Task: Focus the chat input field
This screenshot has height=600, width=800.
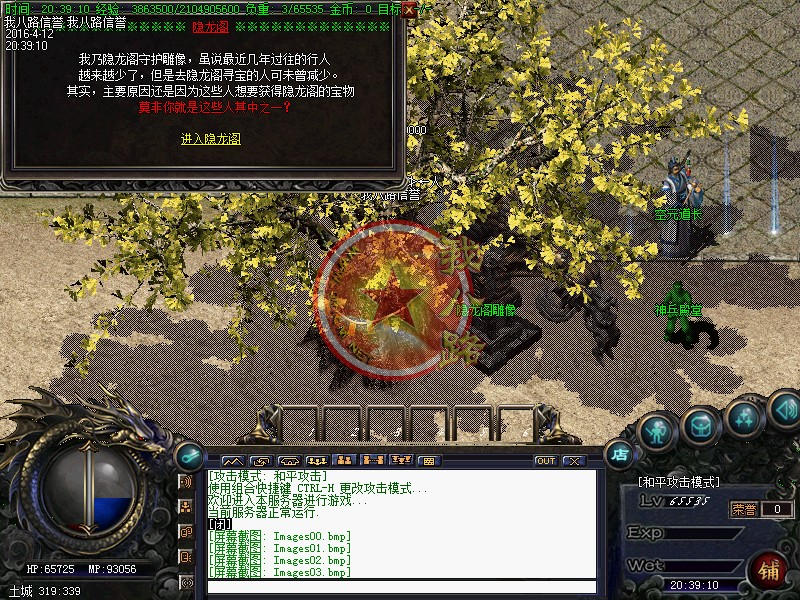Action: pos(400,587)
